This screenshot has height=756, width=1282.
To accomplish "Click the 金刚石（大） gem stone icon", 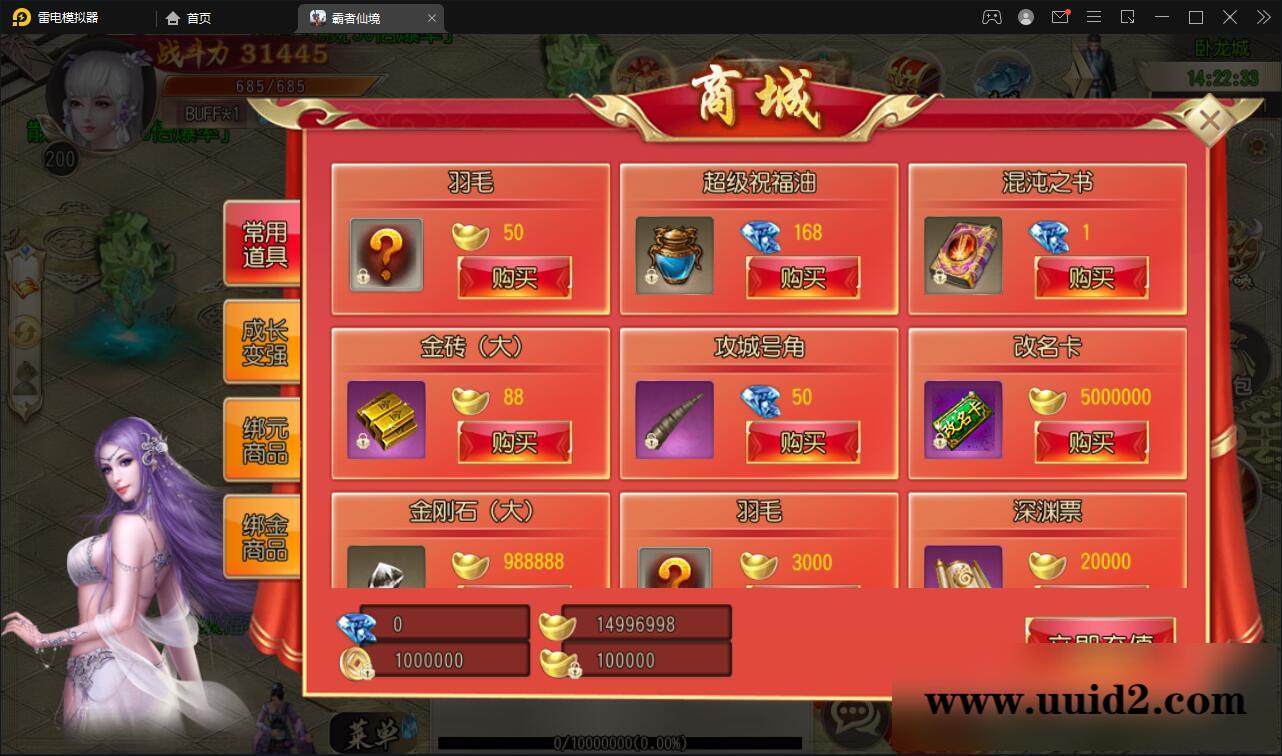I will tap(385, 570).
